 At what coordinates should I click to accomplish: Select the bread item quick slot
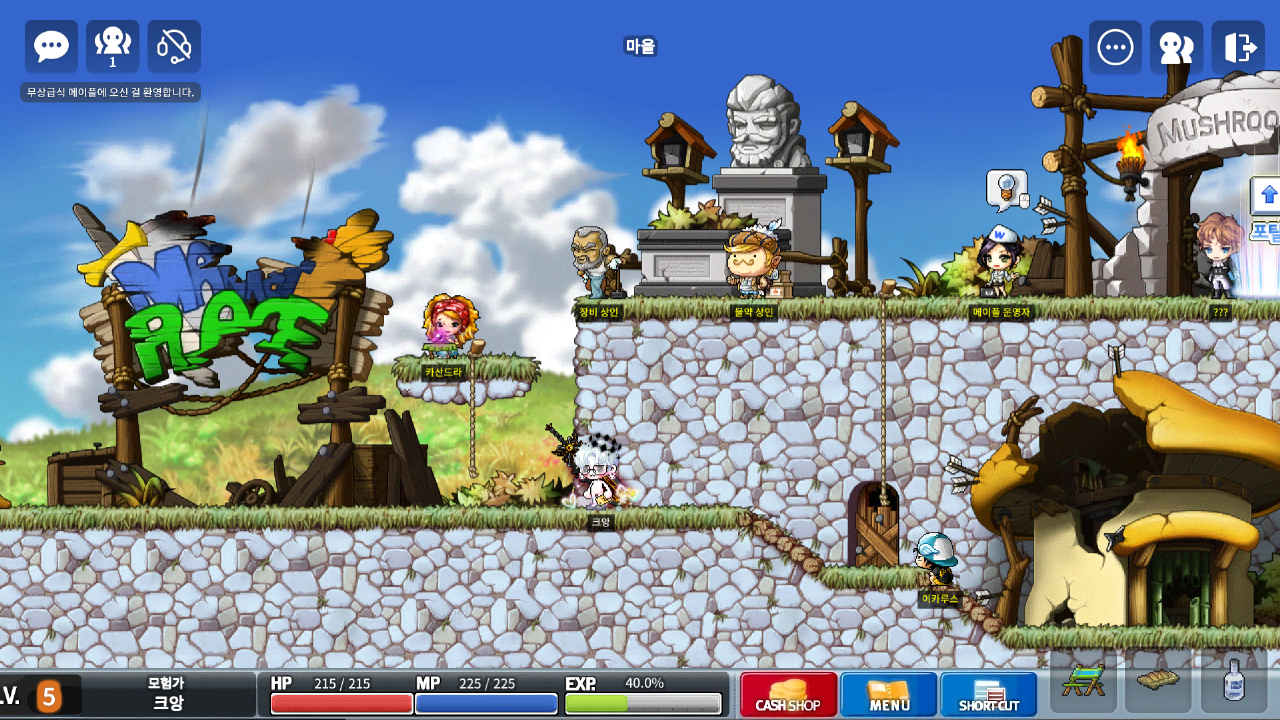(x=1158, y=681)
